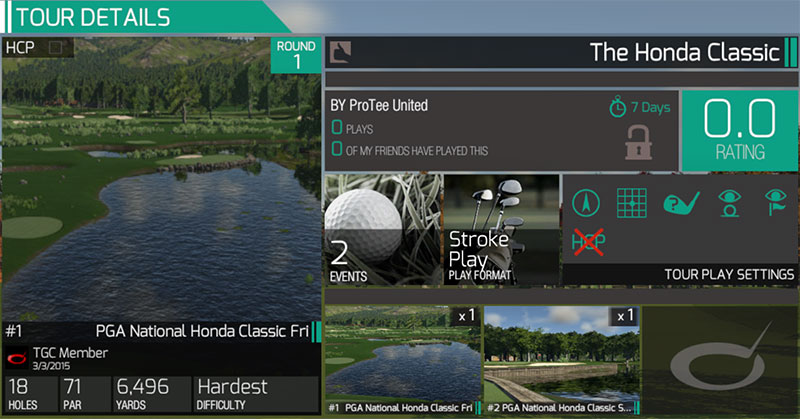Click the padlock icon
Image resolution: width=800 pixels, height=419 pixels.
[638, 141]
